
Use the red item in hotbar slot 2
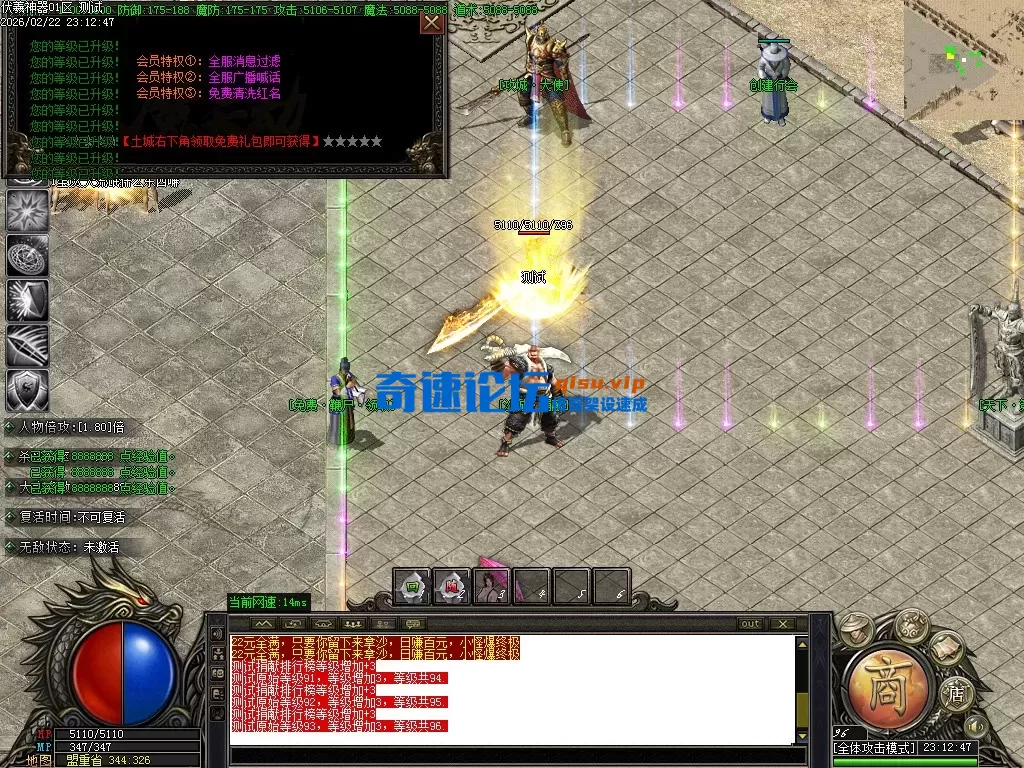coord(451,586)
